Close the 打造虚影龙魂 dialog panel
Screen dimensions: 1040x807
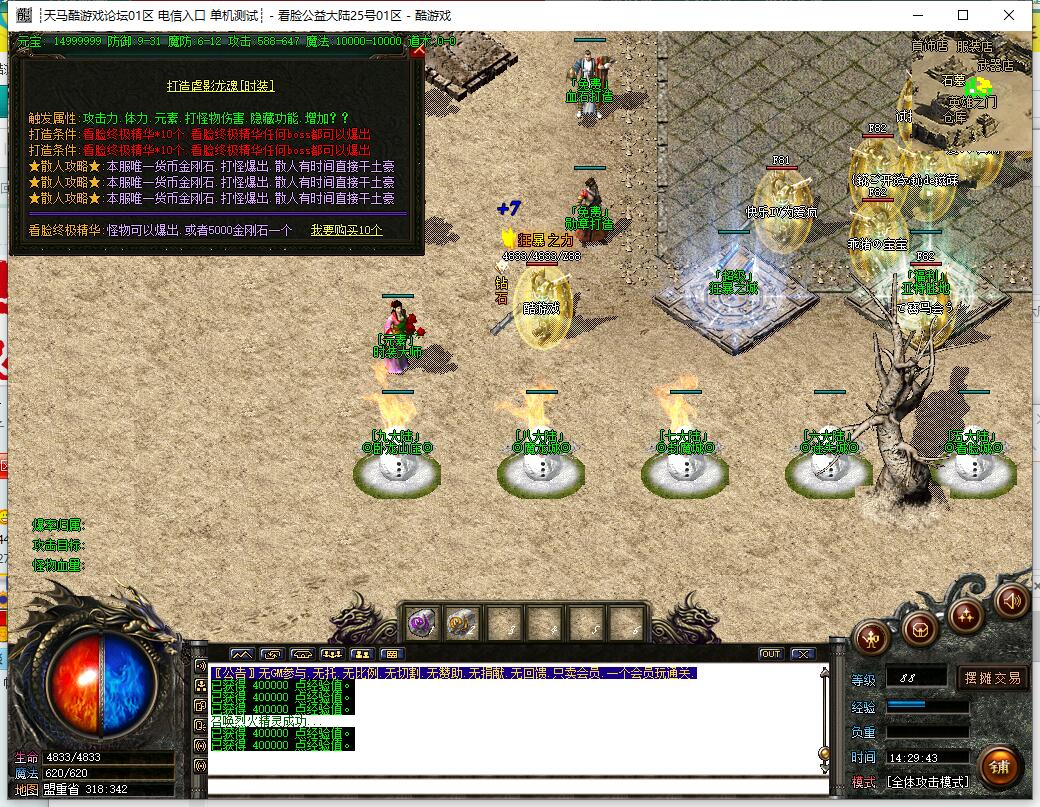point(417,51)
